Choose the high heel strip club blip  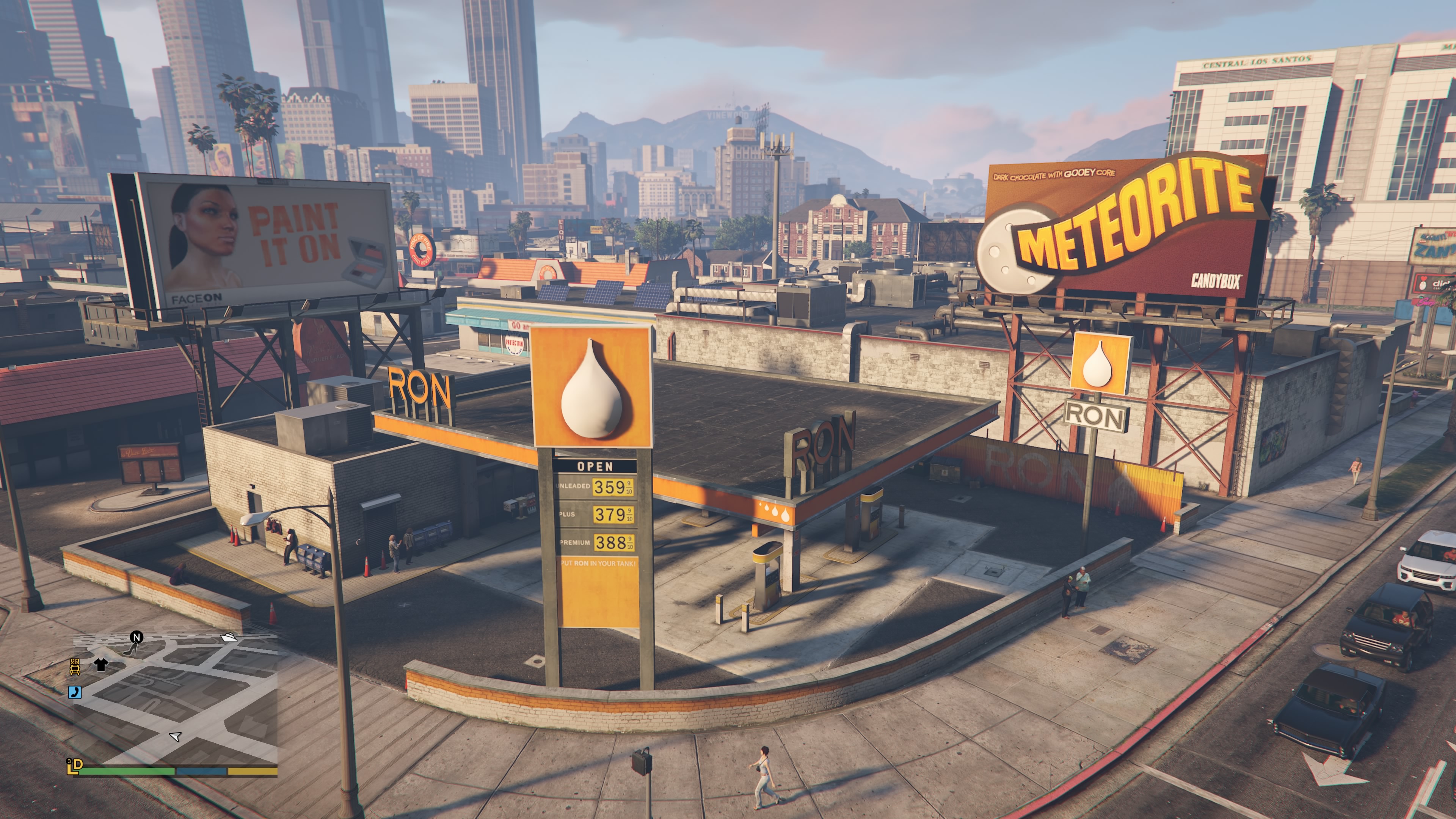[x=130, y=650]
